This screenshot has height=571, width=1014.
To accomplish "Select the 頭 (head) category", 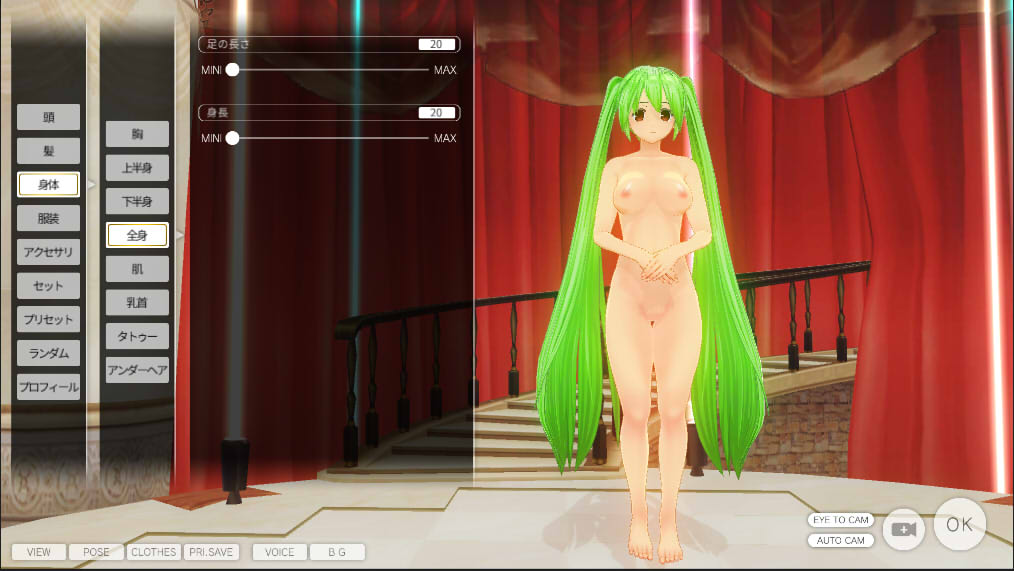I will (x=48, y=117).
